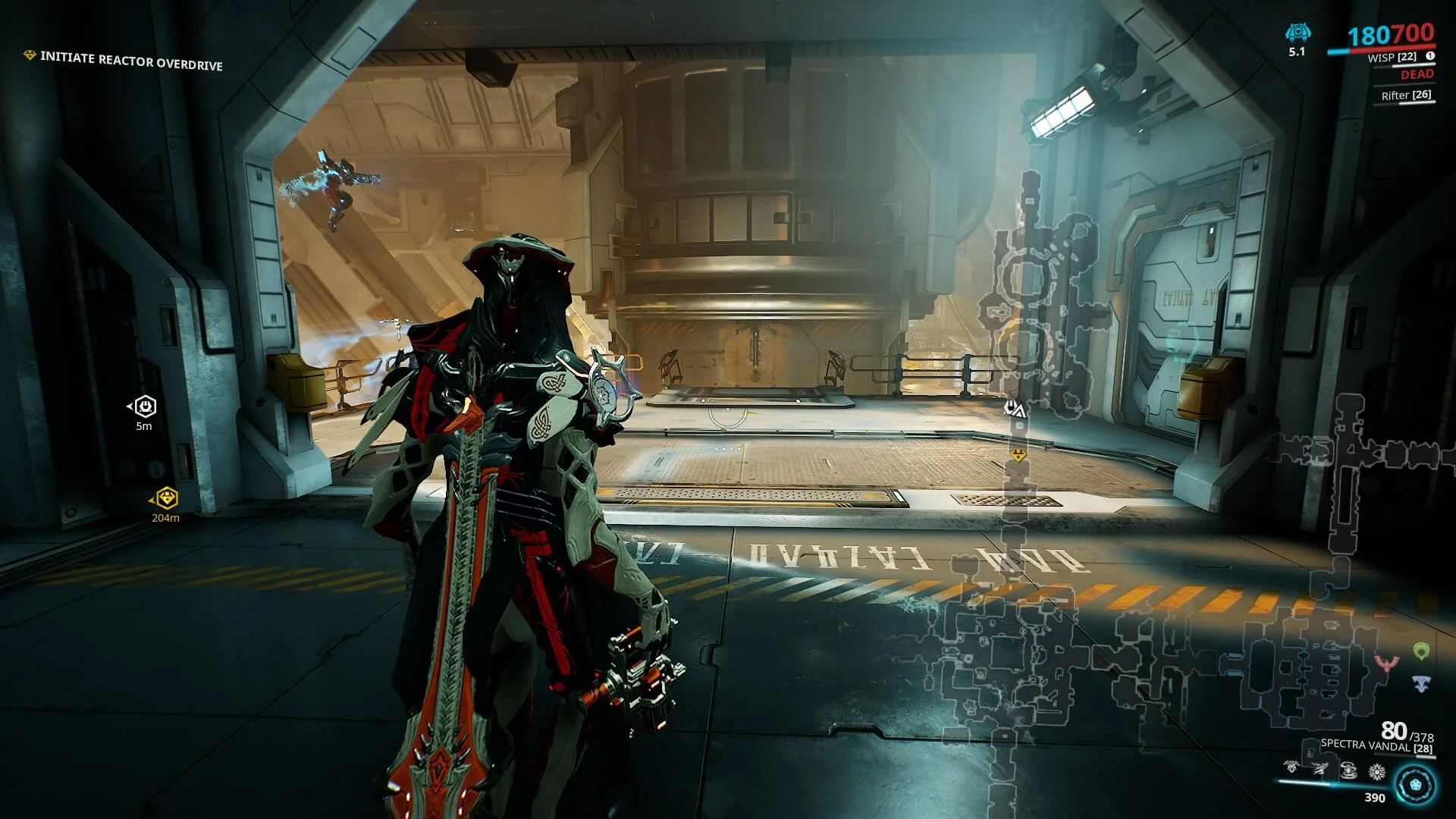Click the green marker icon on the map

tap(1421, 651)
